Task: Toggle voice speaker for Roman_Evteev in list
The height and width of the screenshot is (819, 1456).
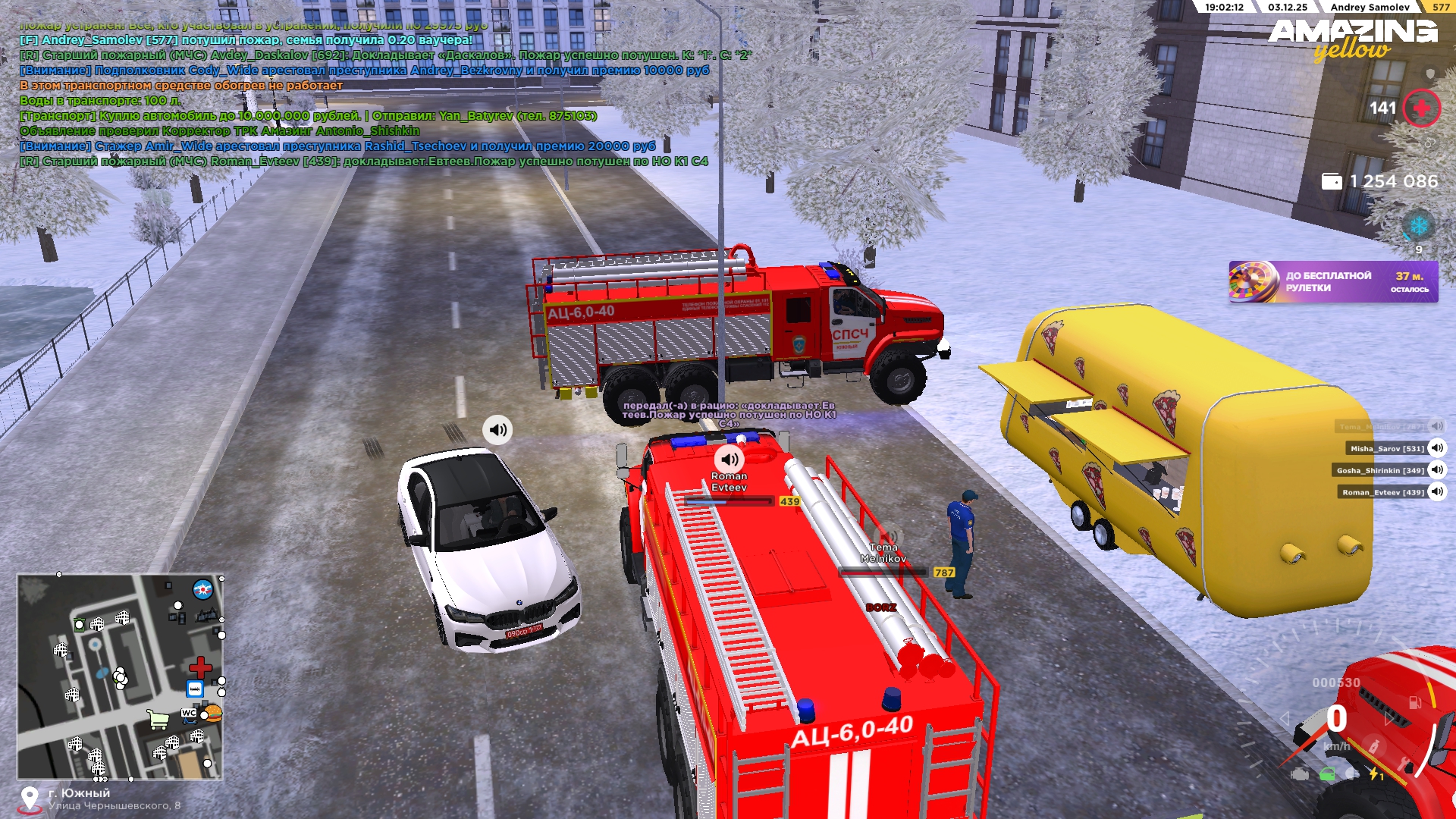Action: pyautogui.click(x=1436, y=492)
